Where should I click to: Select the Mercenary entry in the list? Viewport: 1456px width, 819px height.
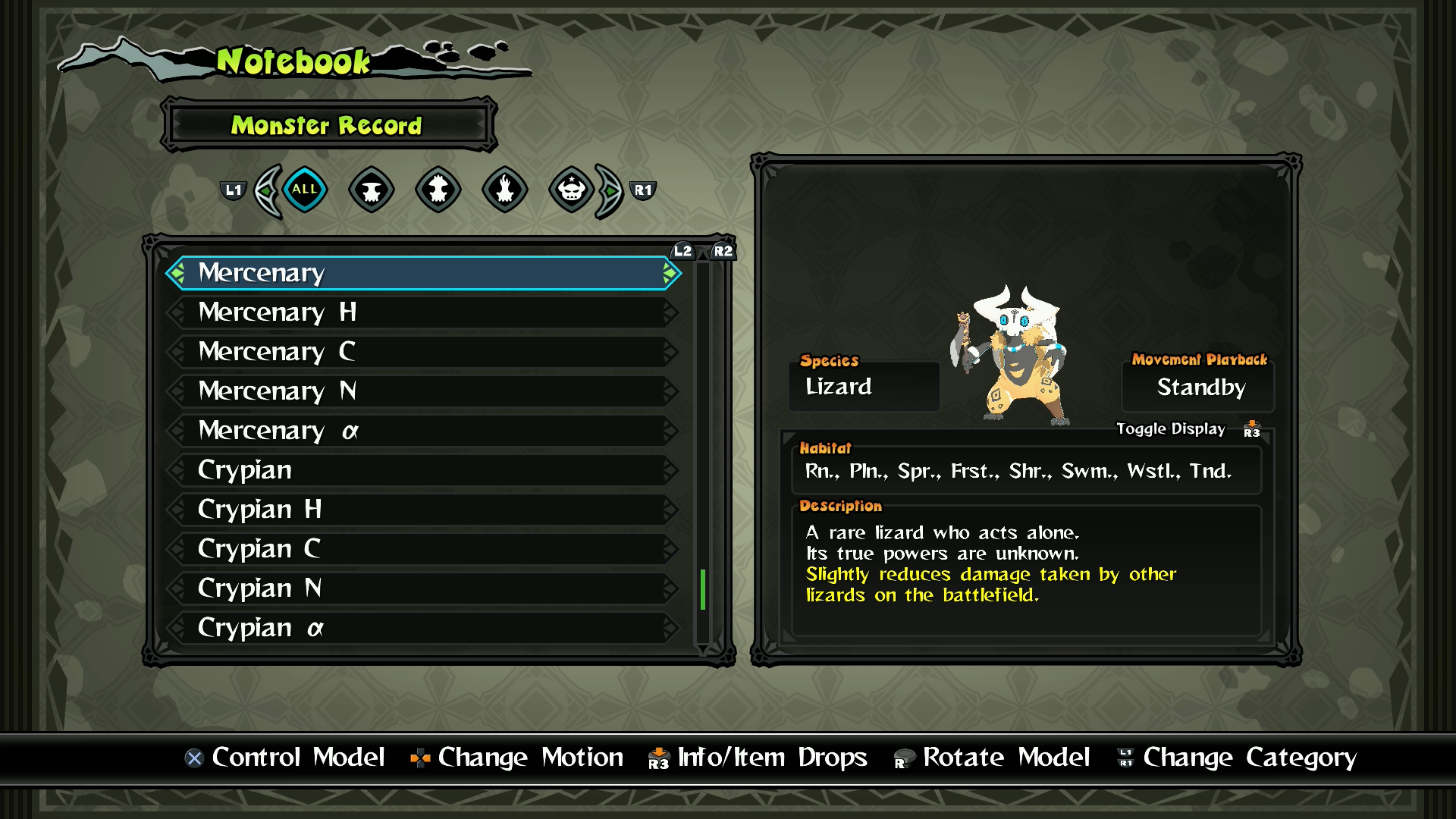[x=423, y=273]
